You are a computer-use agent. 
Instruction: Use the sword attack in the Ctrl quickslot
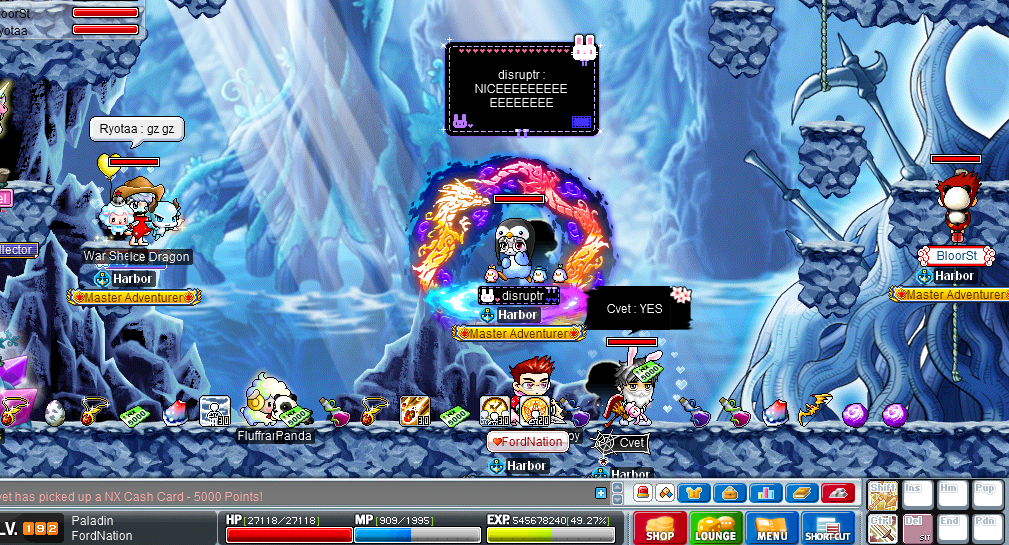(x=882, y=528)
